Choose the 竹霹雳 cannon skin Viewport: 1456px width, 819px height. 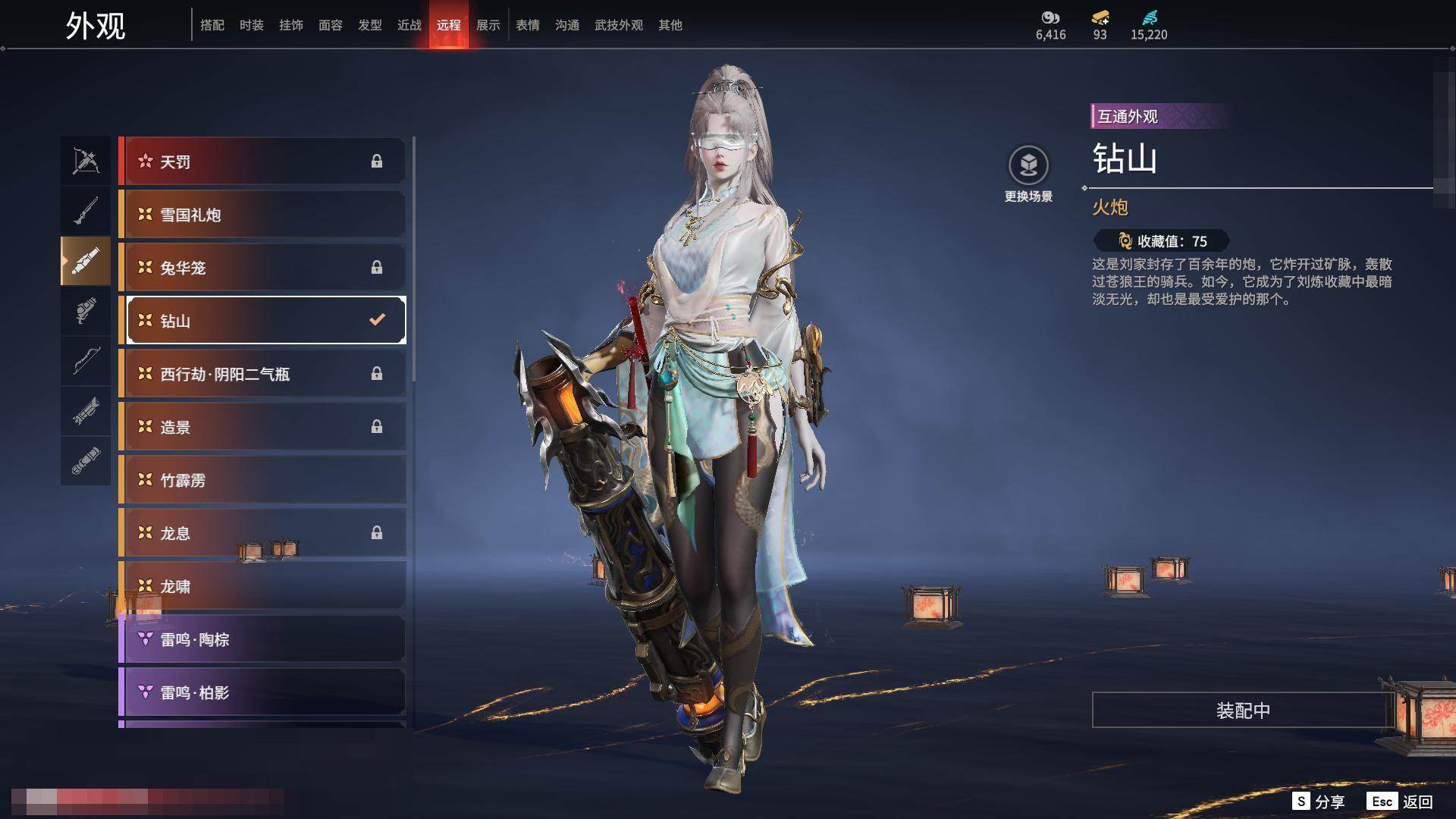262,480
